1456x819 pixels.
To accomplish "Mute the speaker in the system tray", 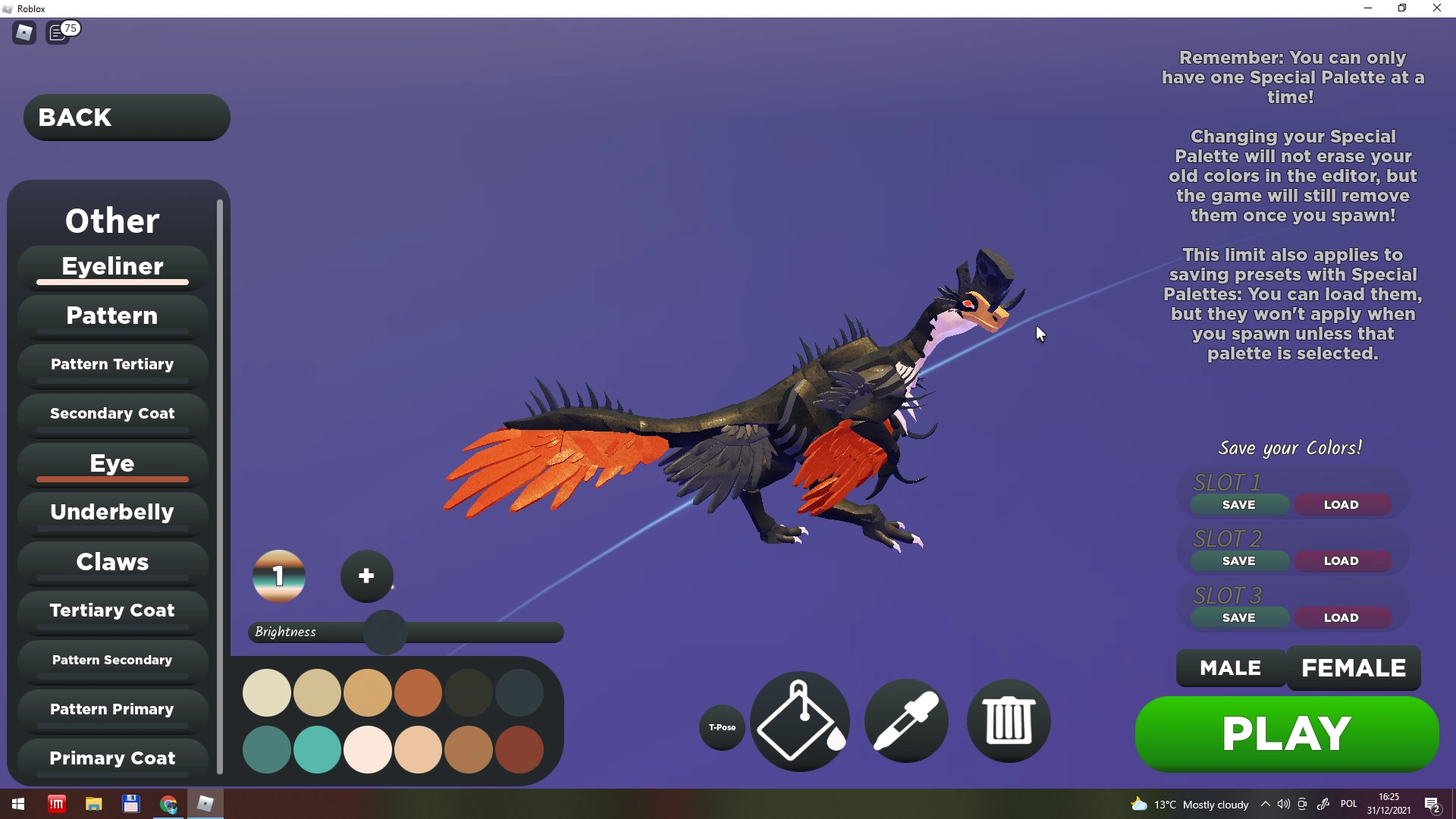I will [x=1282, y=805].
